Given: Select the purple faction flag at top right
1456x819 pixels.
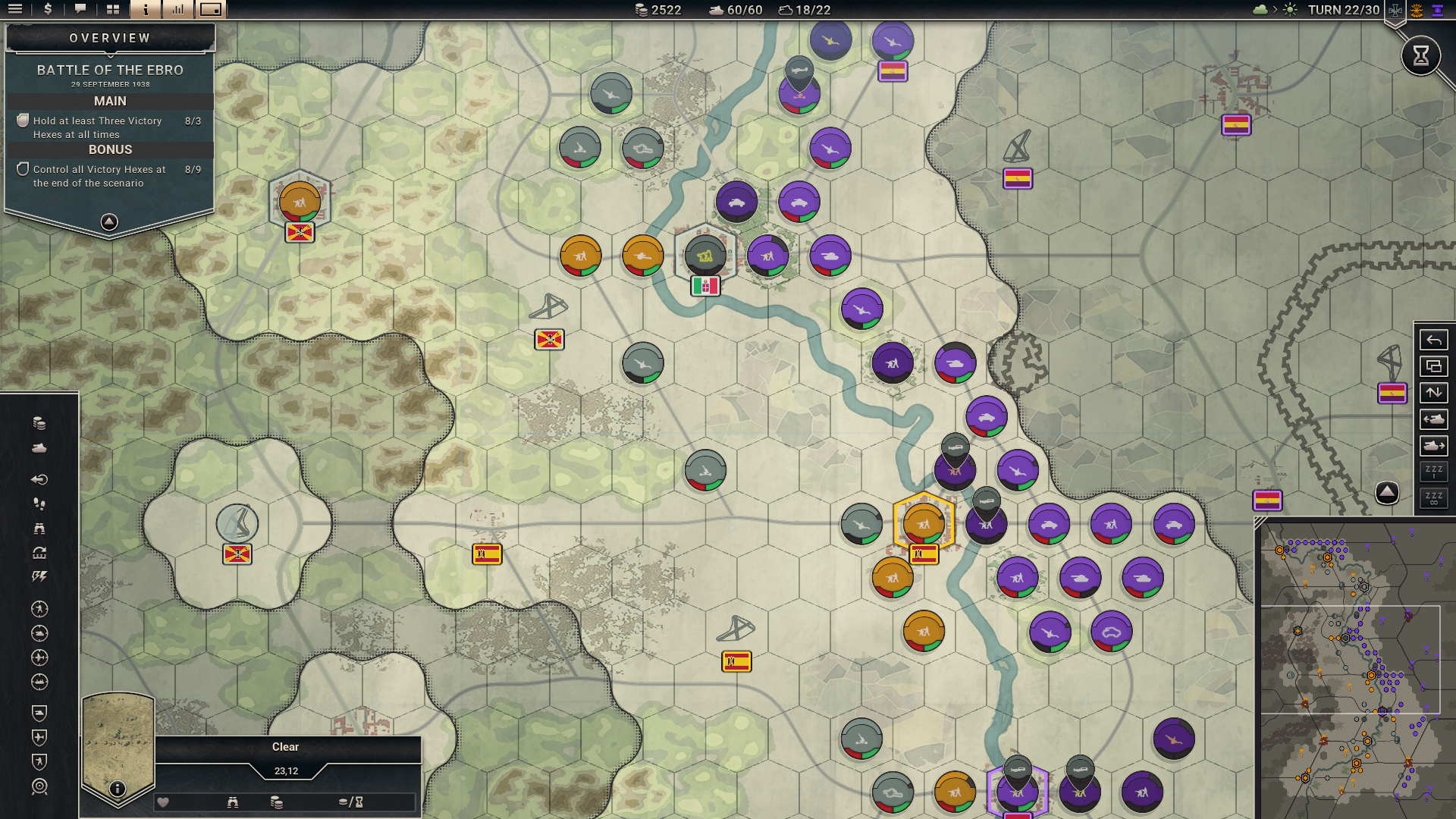Looking at the screenshot, I should [x=1437, y=10].
